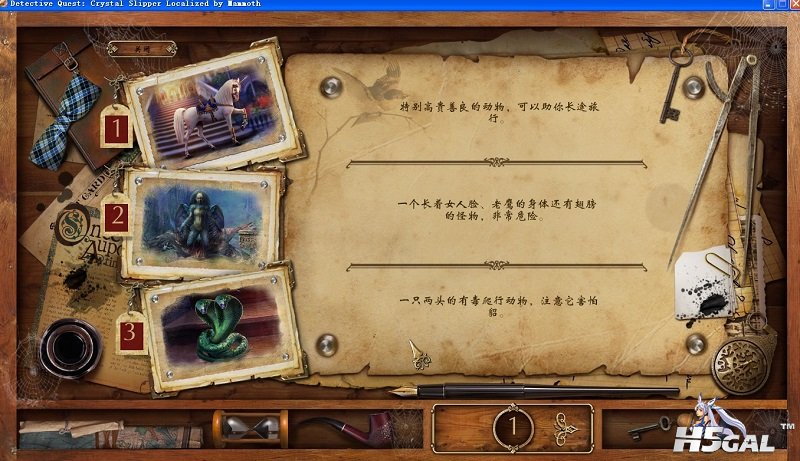Select the description of a woman-faced winged monster

pyautogui.click(x=490, y=211)
